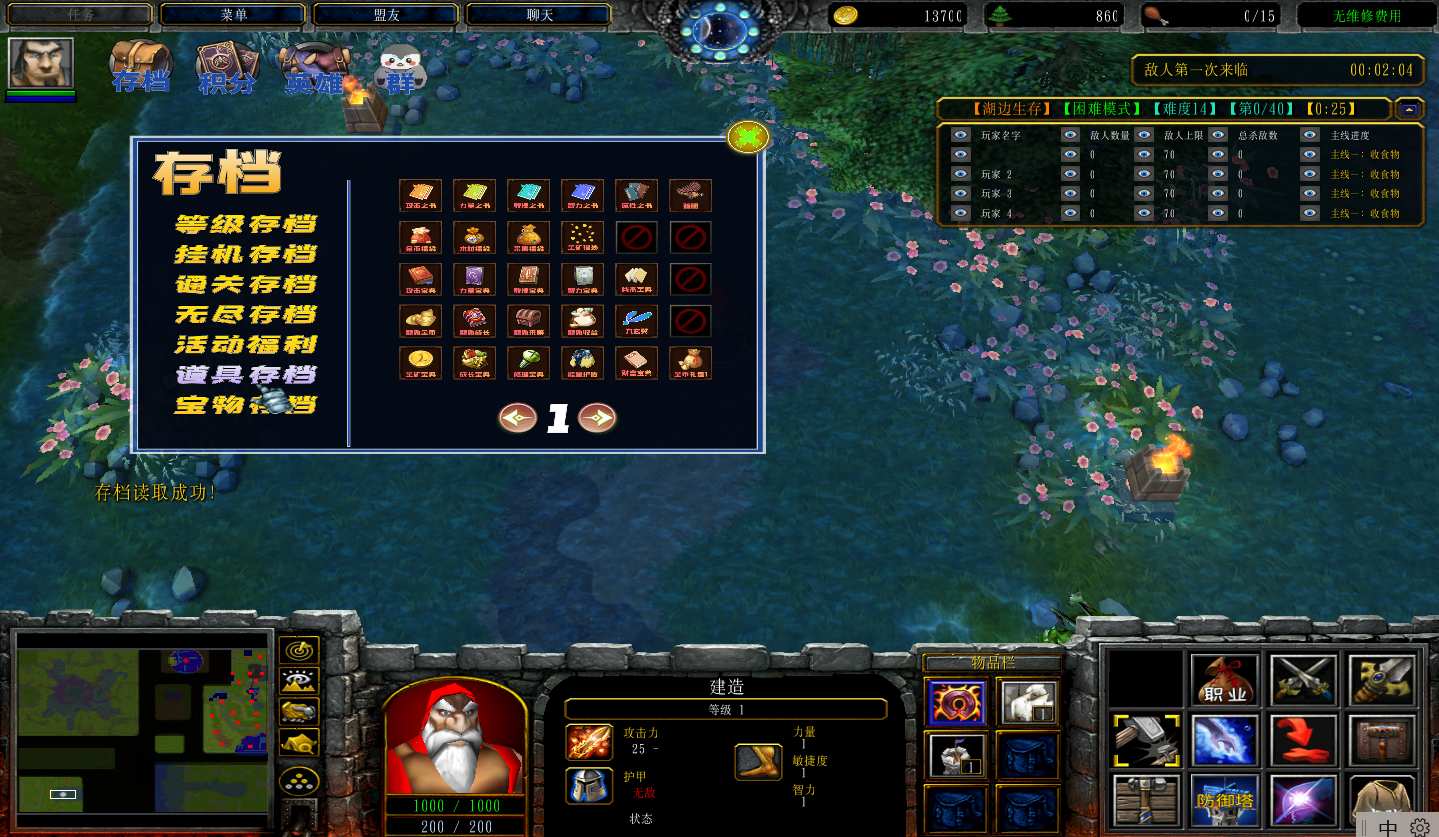
Task: Open the 菜单 (Menu) button
Action: click(232, 15)
